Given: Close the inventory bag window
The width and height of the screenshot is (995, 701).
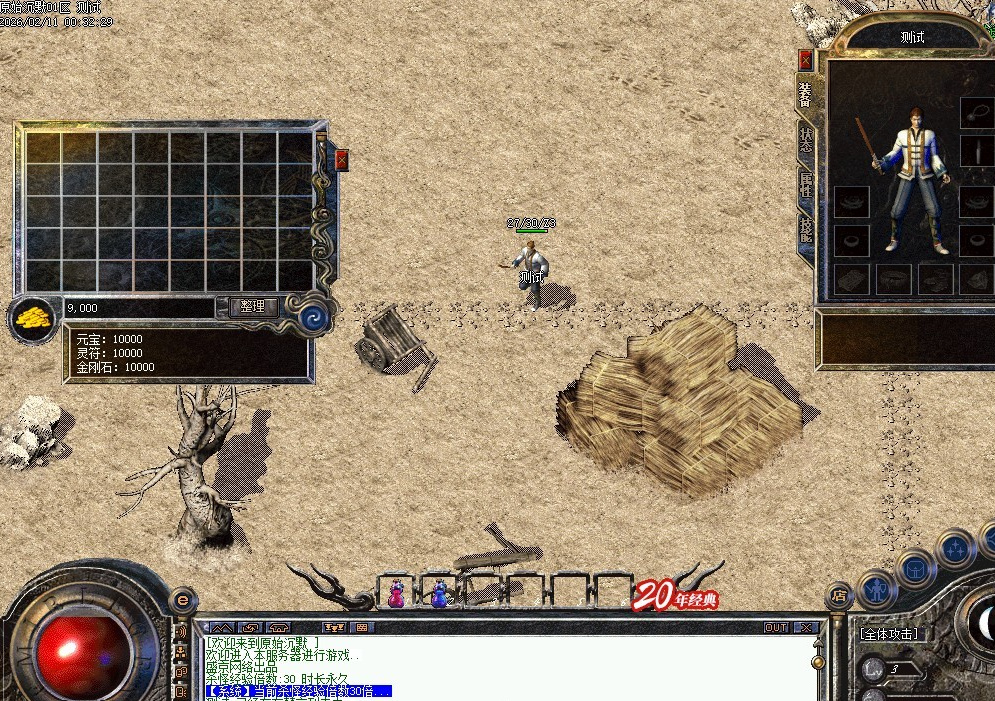Looking at the screenshot, I should [342, 160].
